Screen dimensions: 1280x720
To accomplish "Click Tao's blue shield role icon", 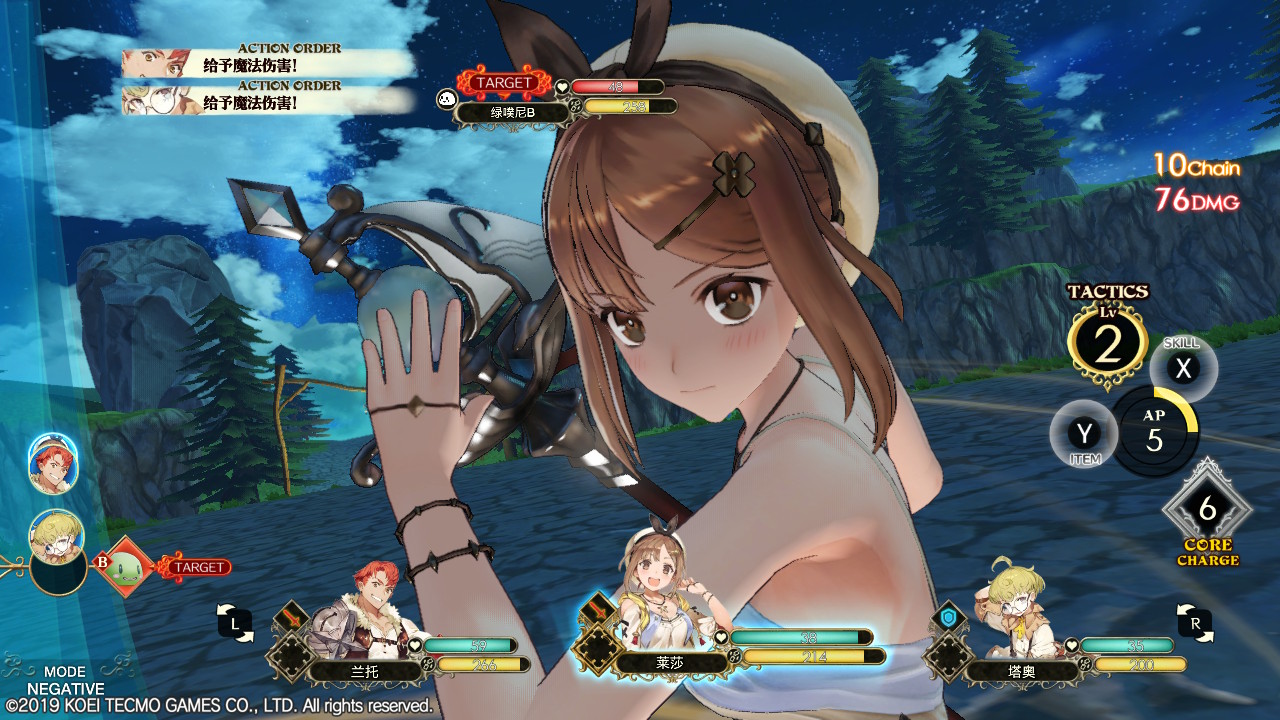I will point(949,618).
